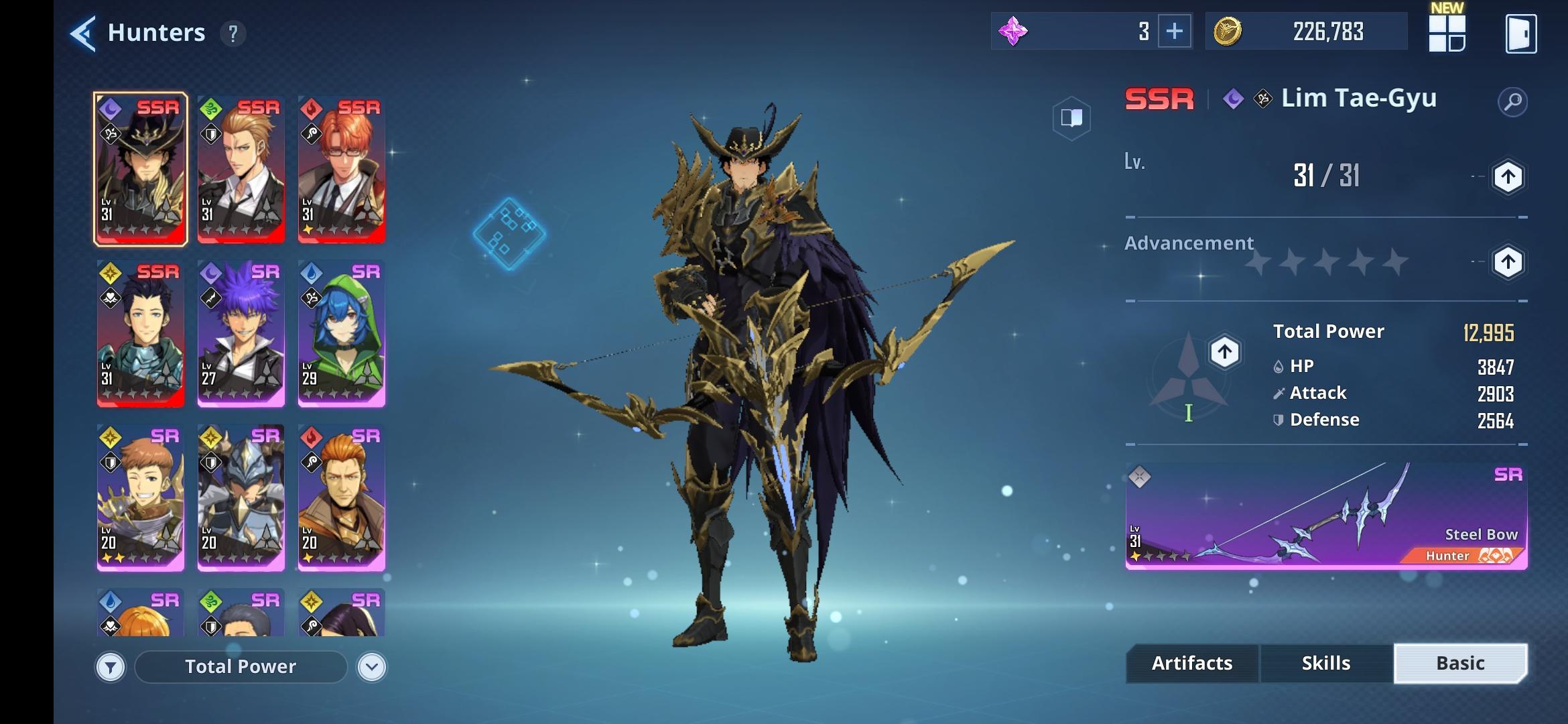Select the spiky purple-haired SR hunter
Image resolution: width=1568 pixels, height=724 pixels.
(241, 333)
